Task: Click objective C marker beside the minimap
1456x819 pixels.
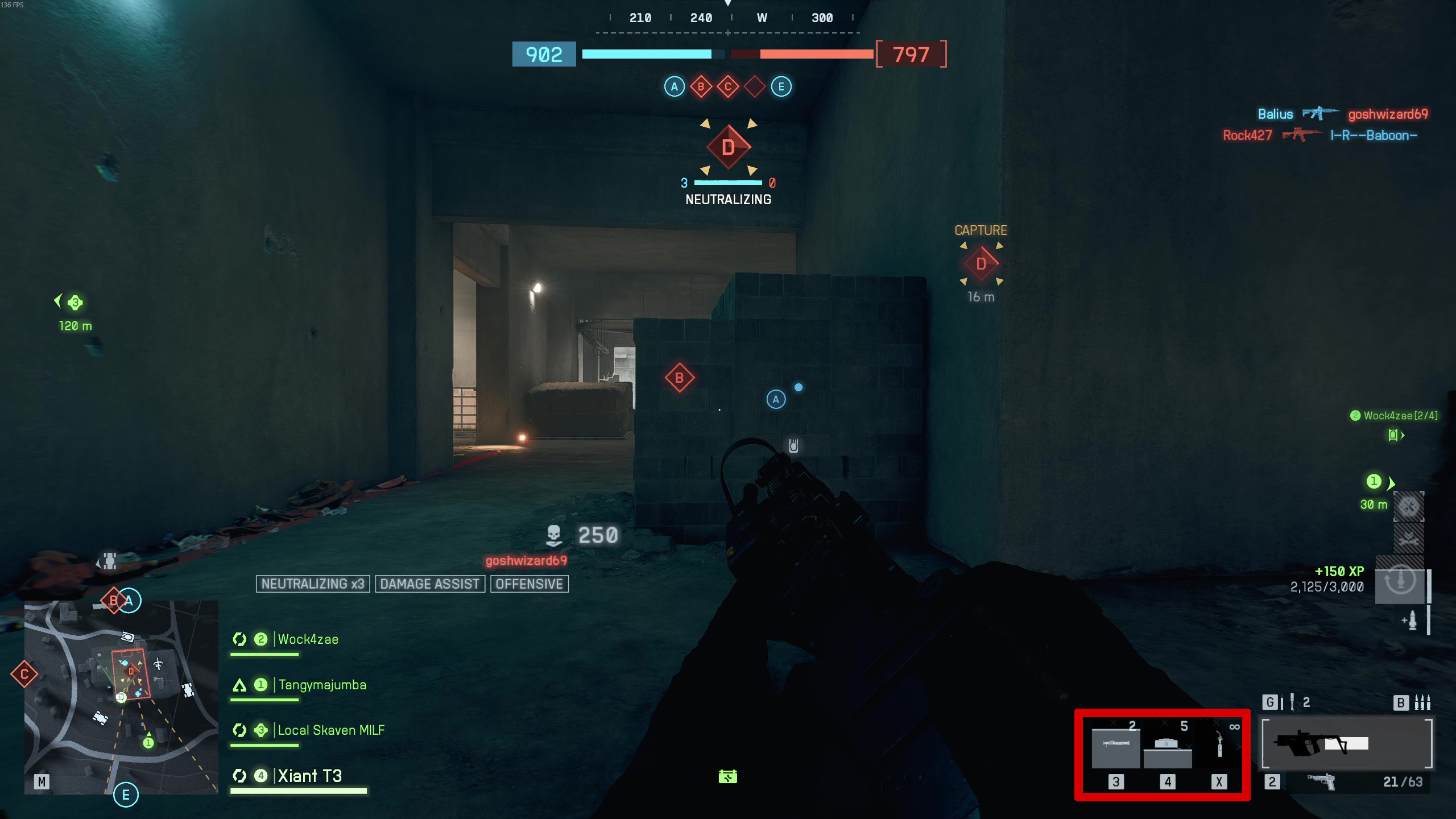Action: (x=24, y=675)
